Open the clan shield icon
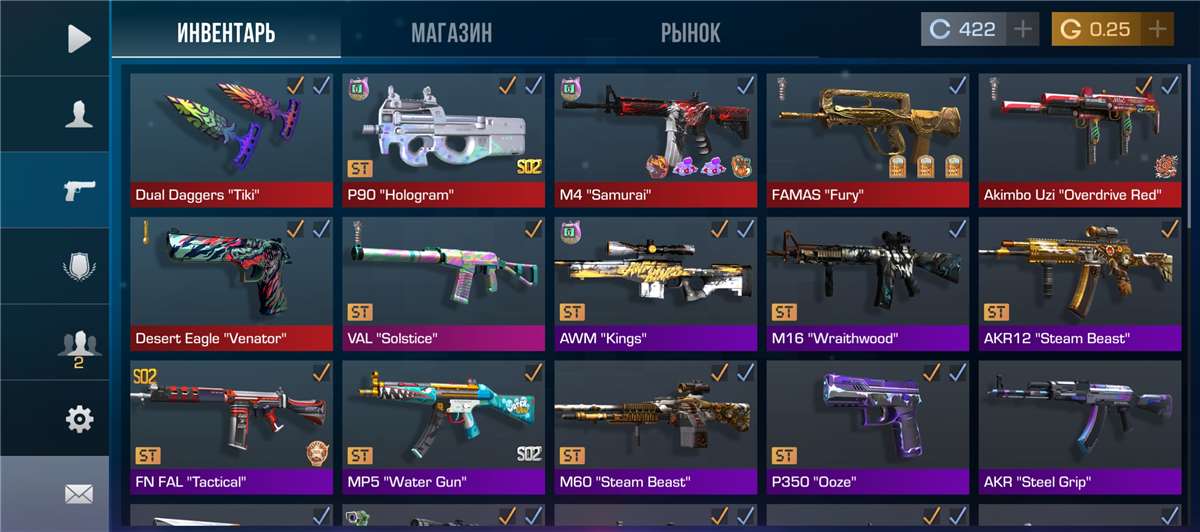Viewport: 1200px width, 532px height. coord(78,267)
